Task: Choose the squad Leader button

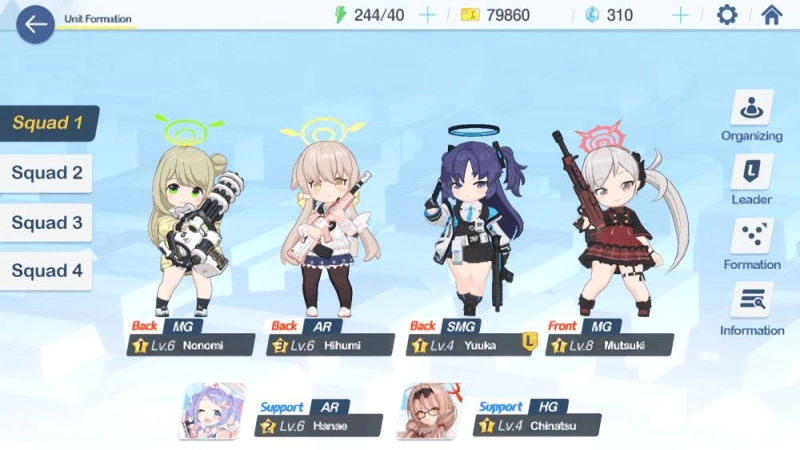Action: pos(751,180)
